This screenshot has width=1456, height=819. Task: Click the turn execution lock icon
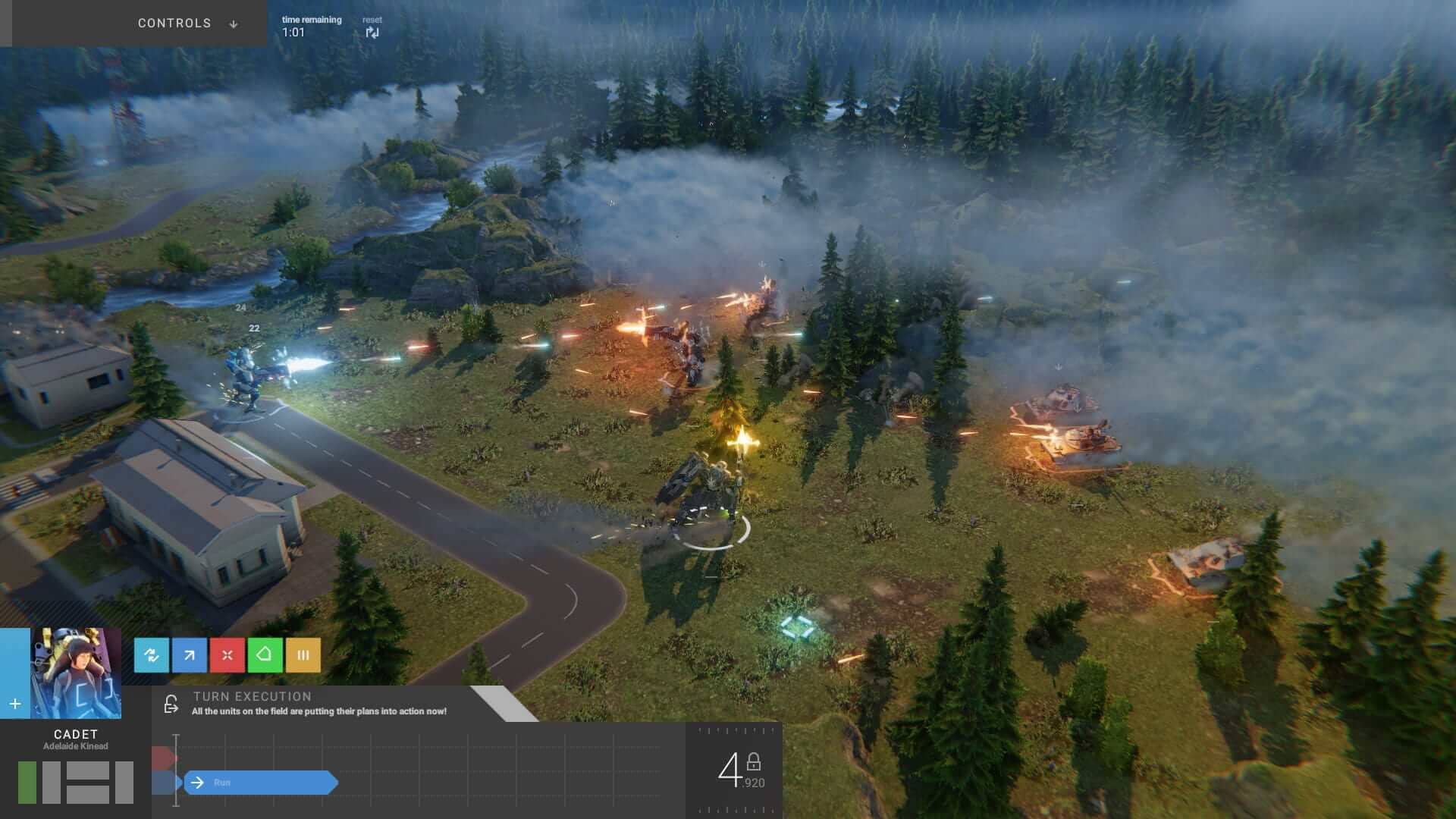[x=171, y=704]
